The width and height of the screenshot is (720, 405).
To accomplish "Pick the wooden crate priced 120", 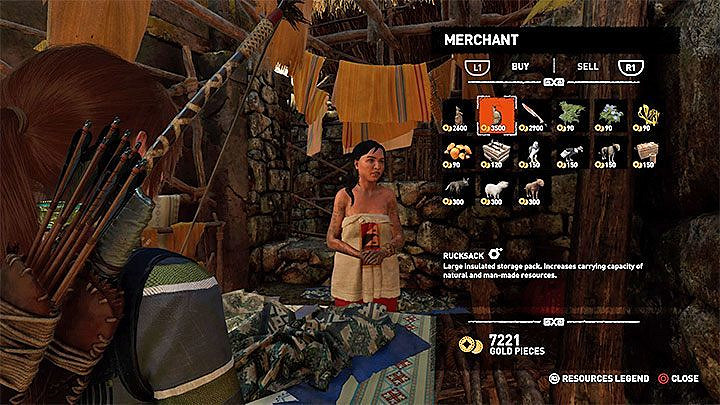I will click(496, 152).
